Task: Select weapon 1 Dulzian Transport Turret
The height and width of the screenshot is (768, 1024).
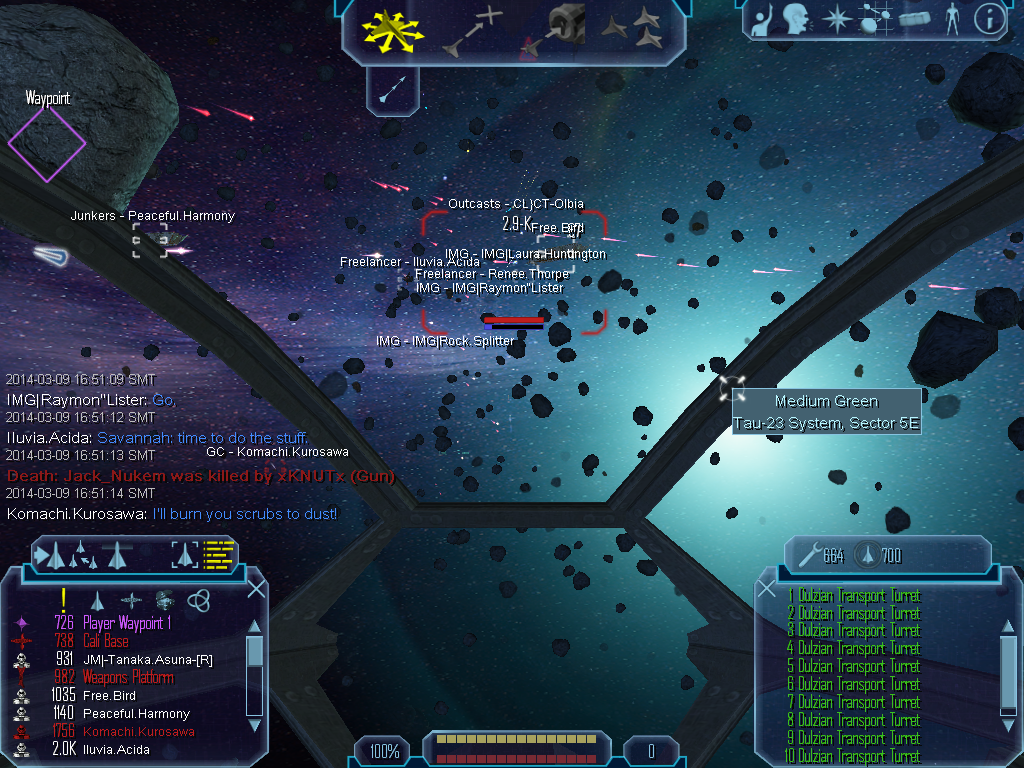Action: pos(858,596)
